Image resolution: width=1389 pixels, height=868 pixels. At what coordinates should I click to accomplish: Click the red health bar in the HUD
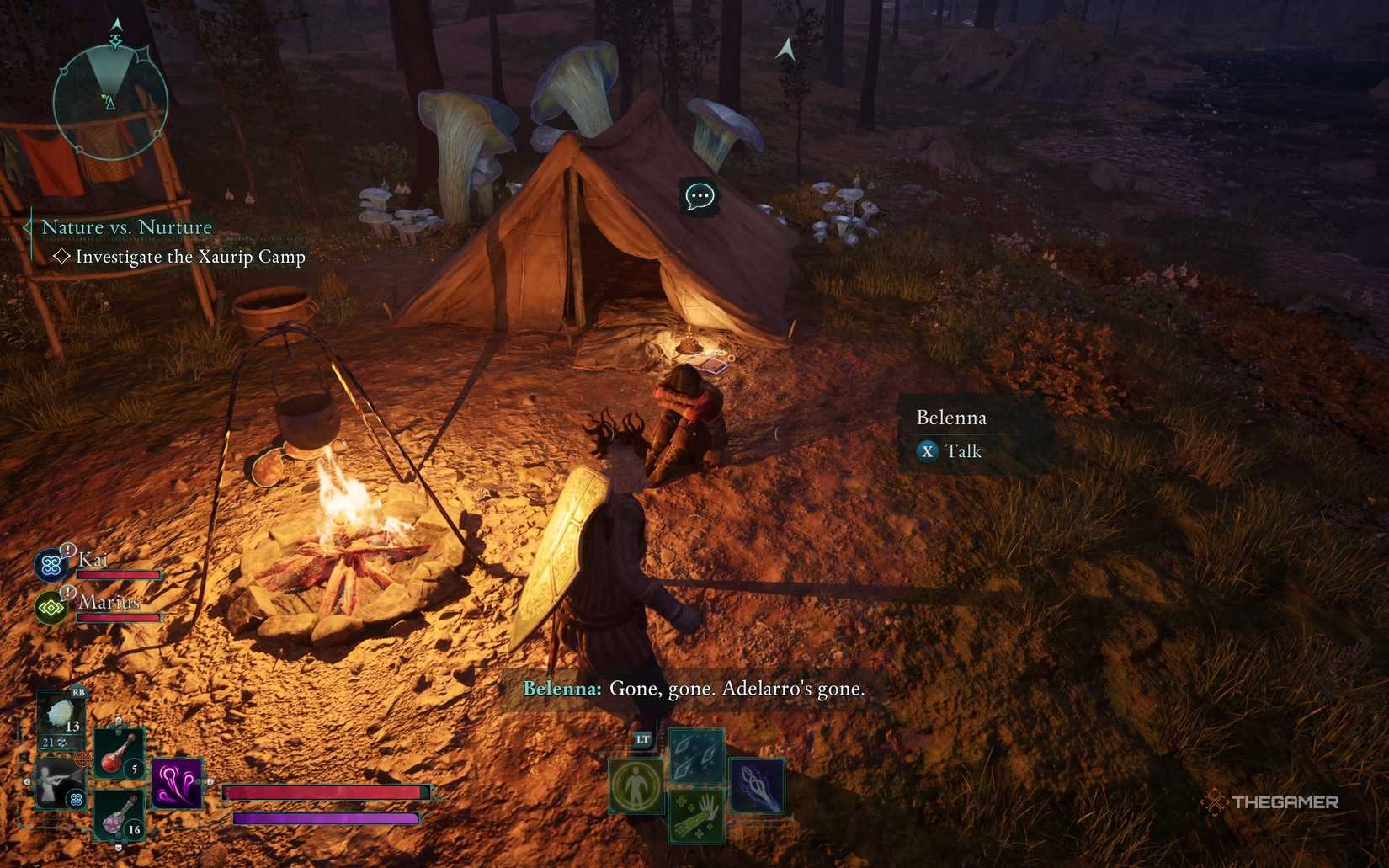click(324, 793)
